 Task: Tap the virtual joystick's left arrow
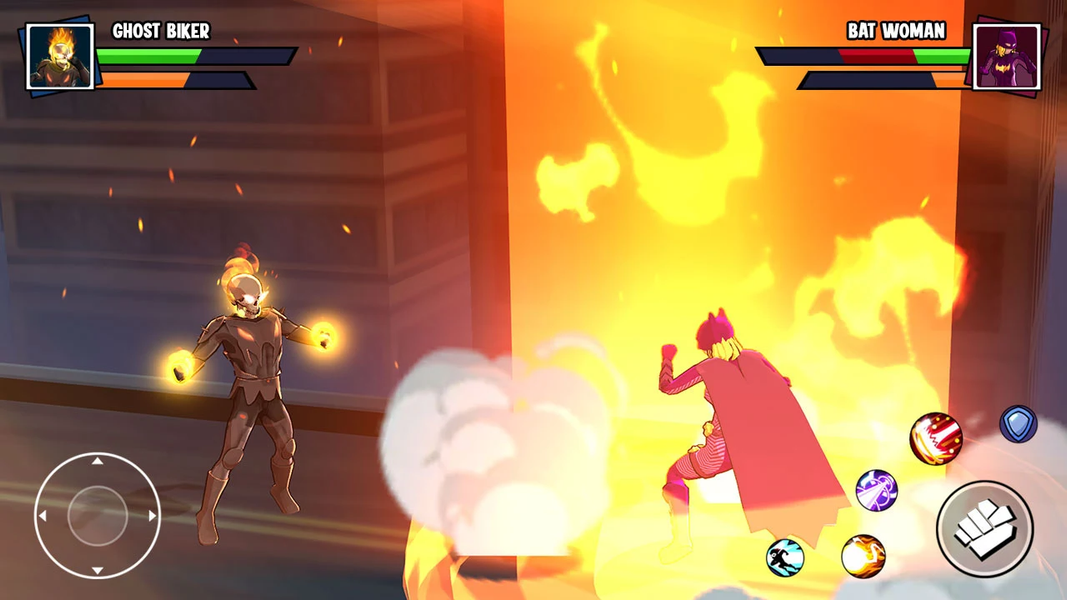pyautogui.click(x=43, y=516)
